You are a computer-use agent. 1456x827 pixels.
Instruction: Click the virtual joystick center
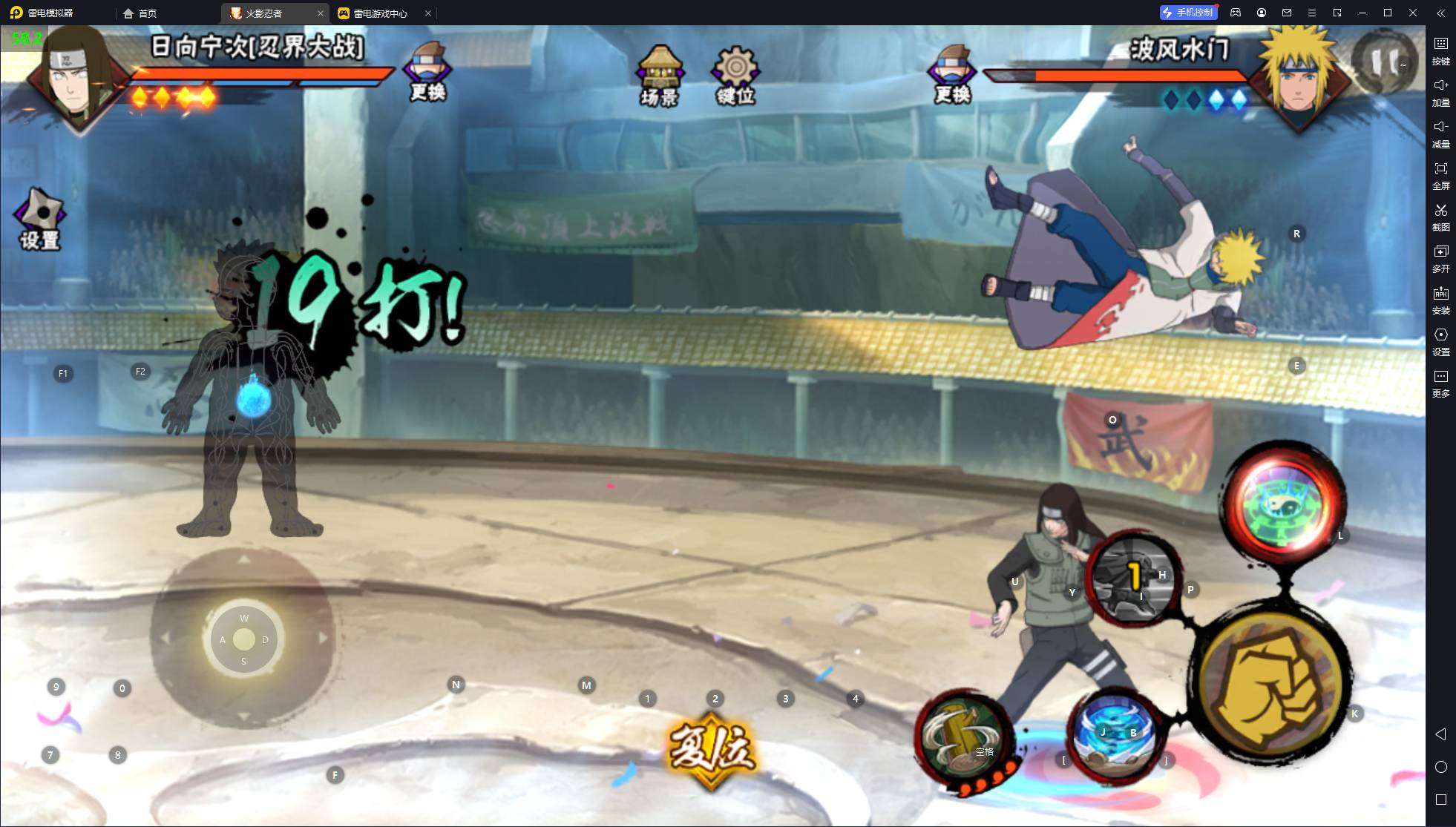click(243, 639)
